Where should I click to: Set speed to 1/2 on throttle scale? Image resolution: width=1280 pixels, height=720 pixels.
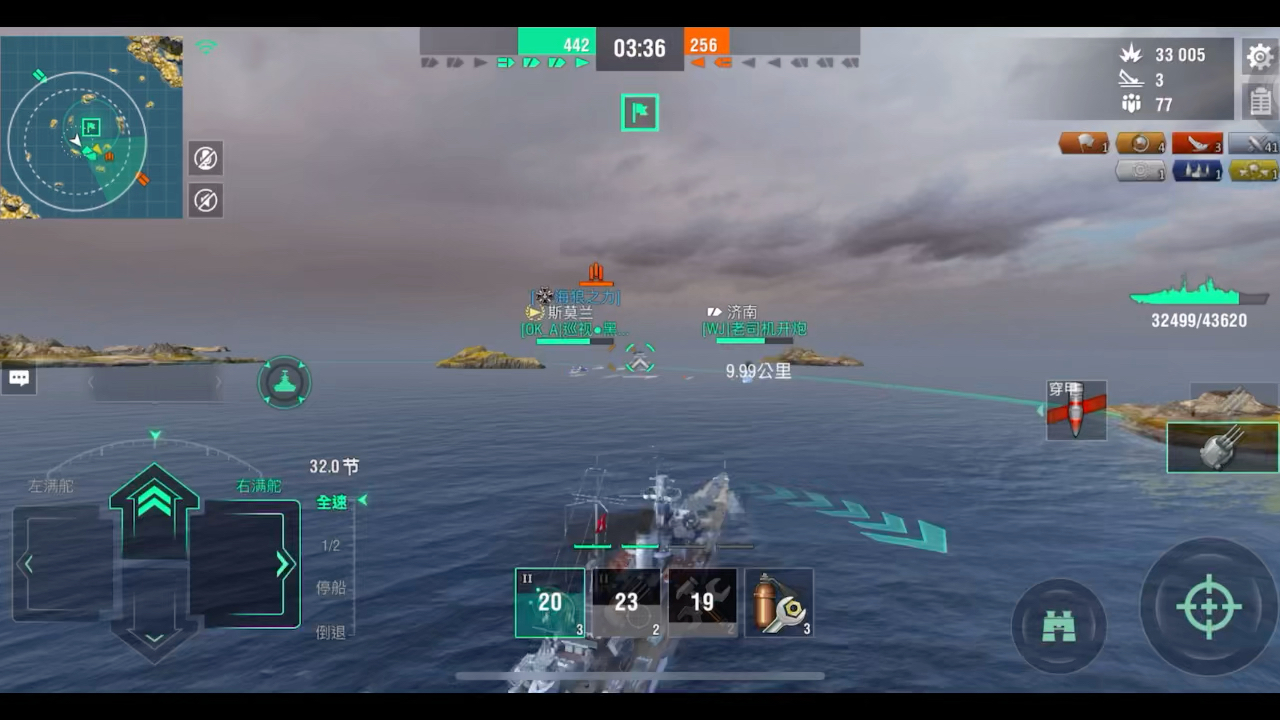coord(331,545)
